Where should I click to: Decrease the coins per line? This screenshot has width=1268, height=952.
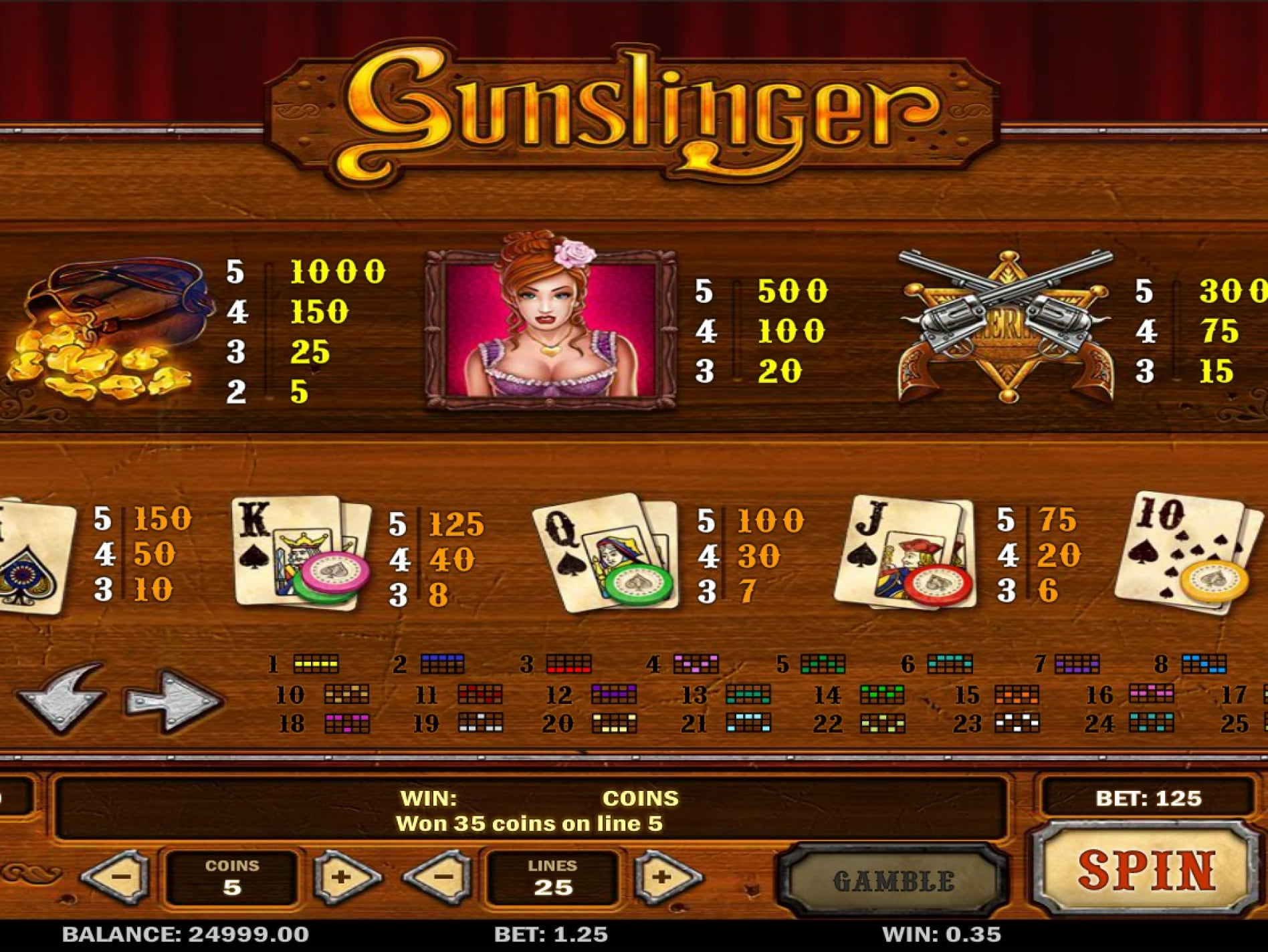pos(118,876)
